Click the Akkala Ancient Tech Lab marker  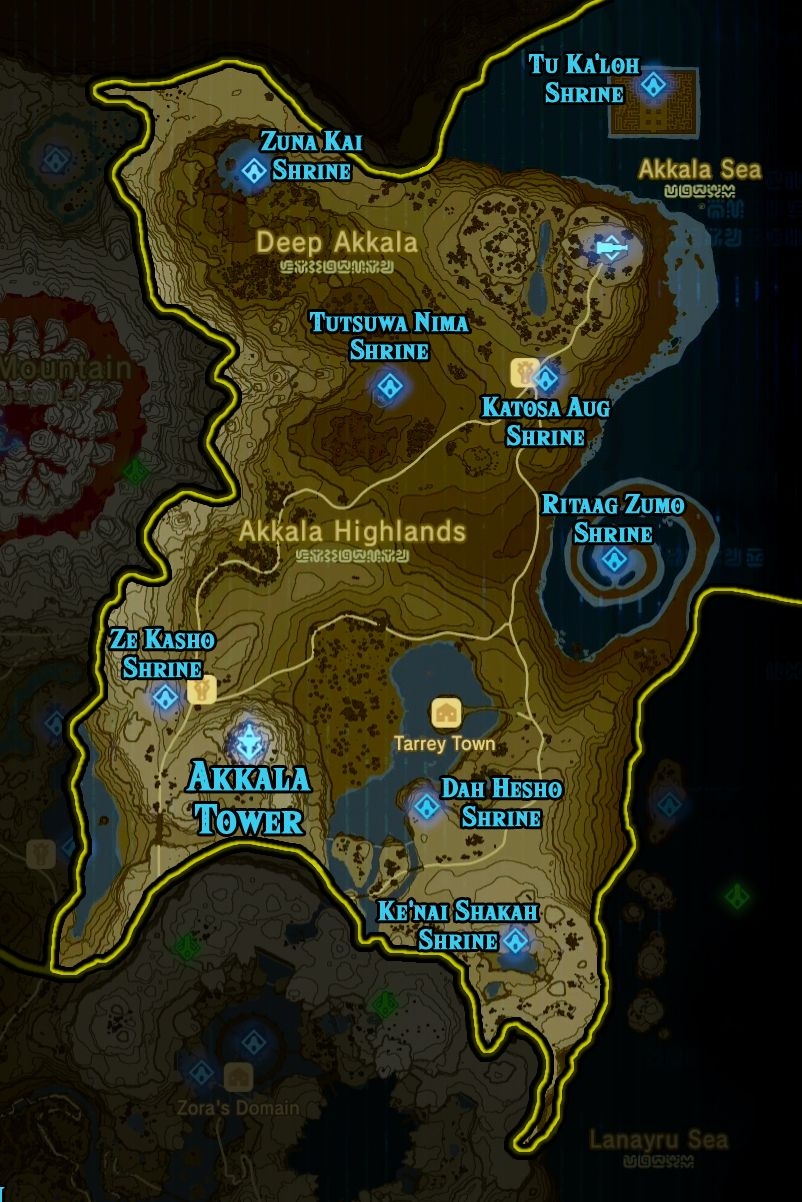point(609,246)
